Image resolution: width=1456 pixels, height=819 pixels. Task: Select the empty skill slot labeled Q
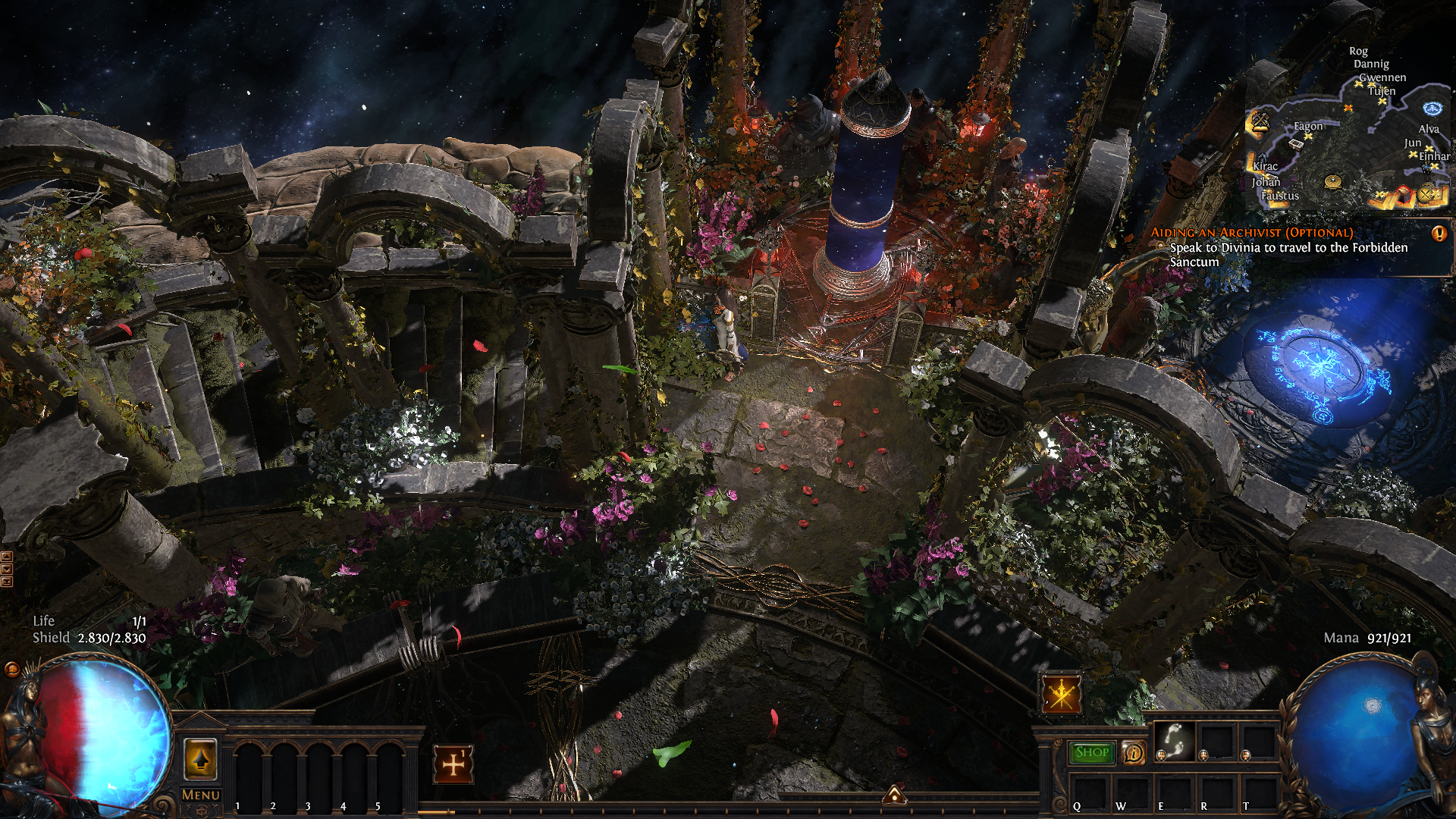[1088, 792]
